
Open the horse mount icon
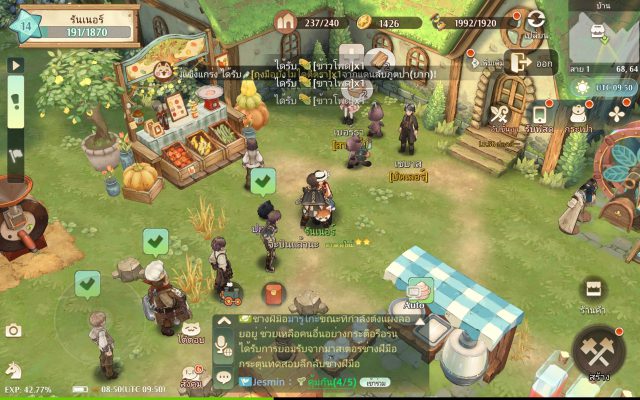pyautogui.click(x=14, y=370)
